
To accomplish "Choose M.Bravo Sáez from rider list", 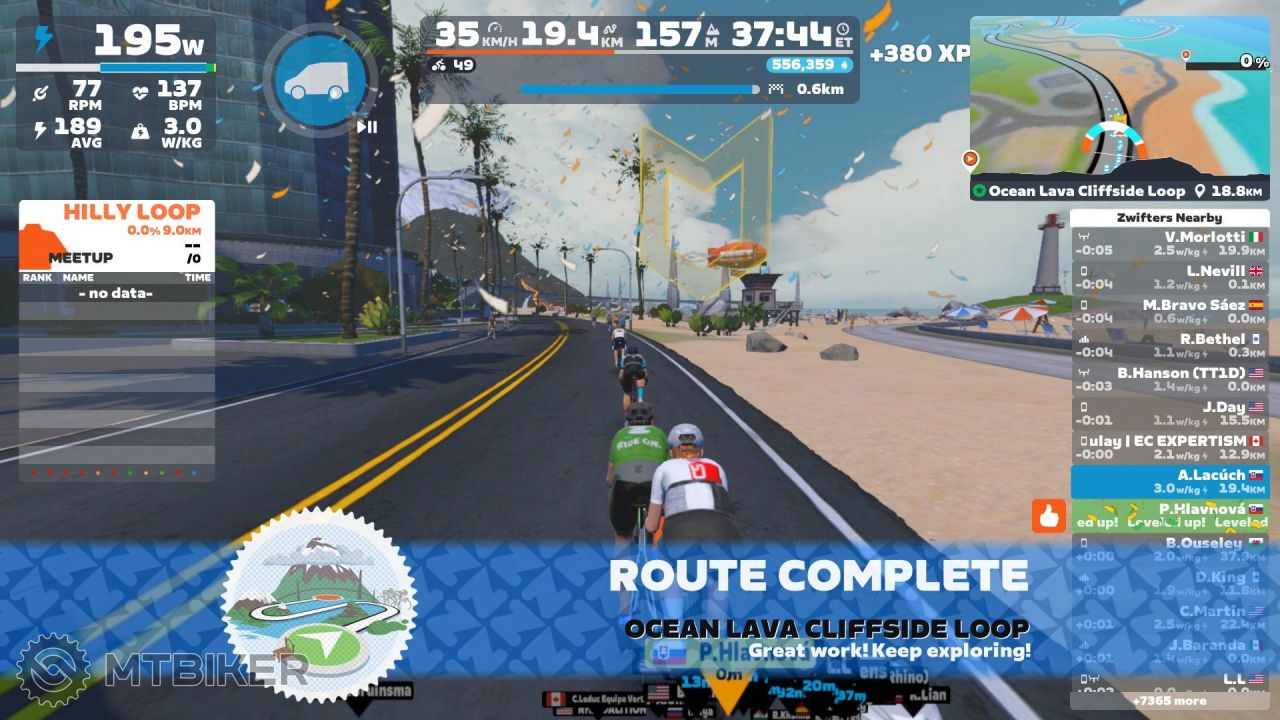I will pyautogui.click(x=1169, y=312).
